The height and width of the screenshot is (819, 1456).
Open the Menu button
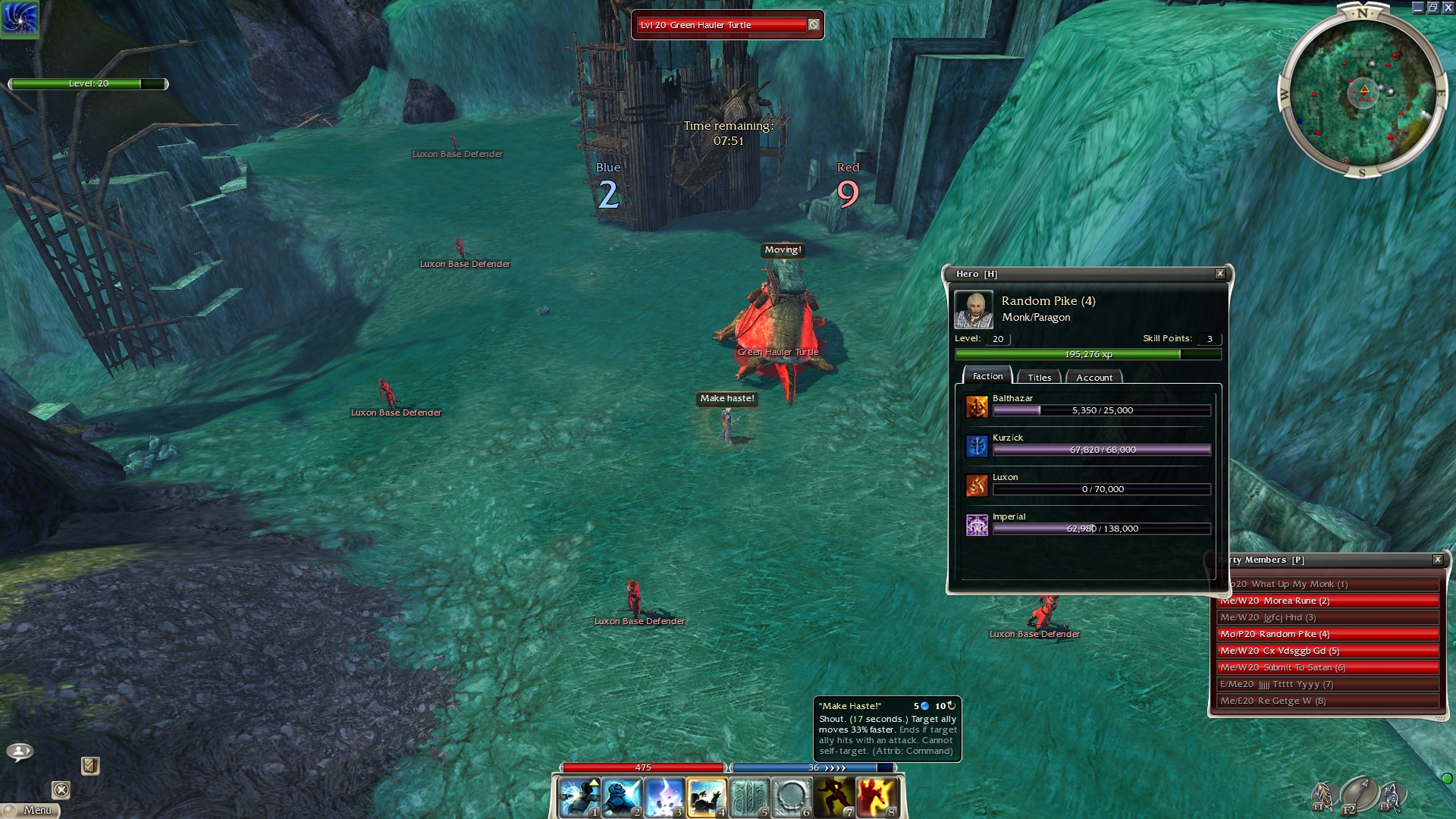(x=32, y=810)
